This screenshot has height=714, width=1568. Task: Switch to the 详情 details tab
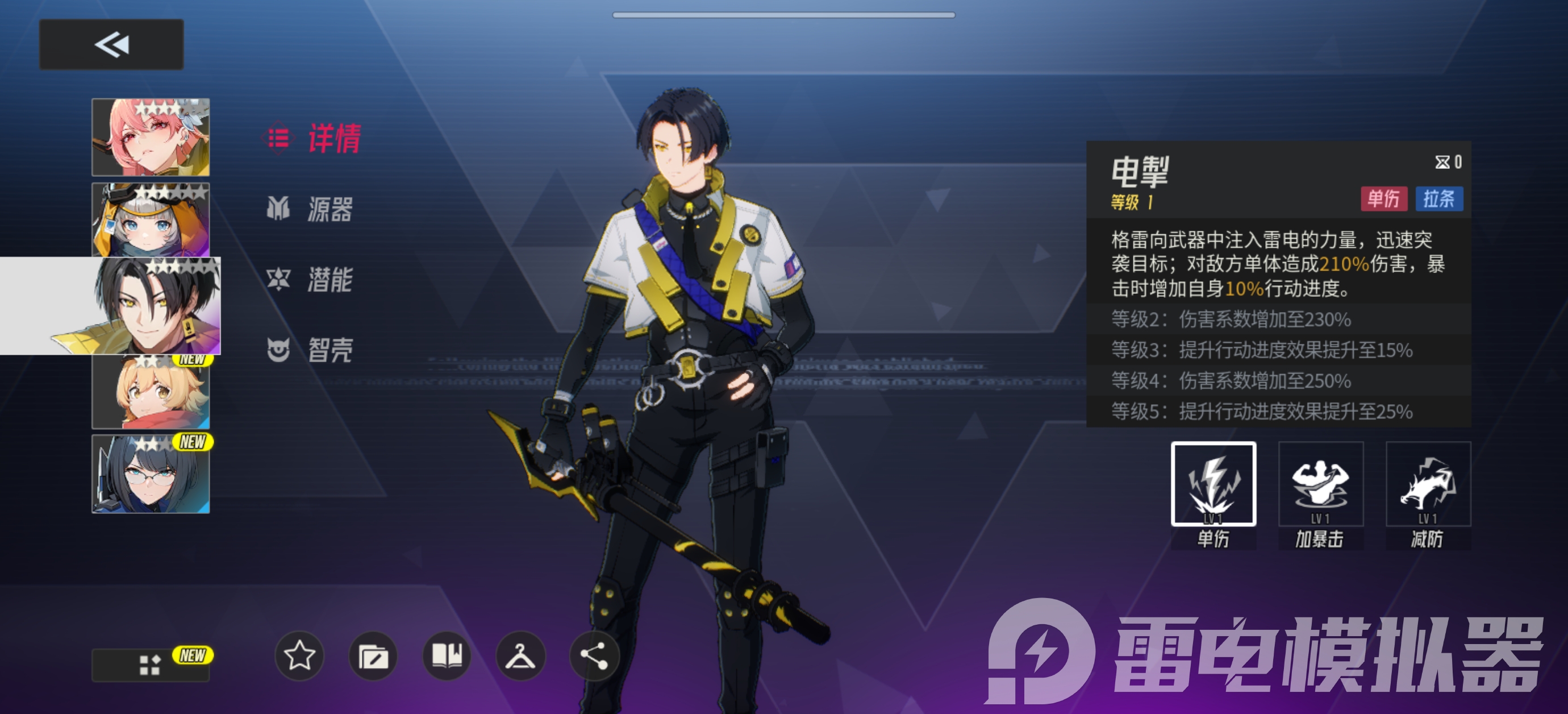point(314,138)
